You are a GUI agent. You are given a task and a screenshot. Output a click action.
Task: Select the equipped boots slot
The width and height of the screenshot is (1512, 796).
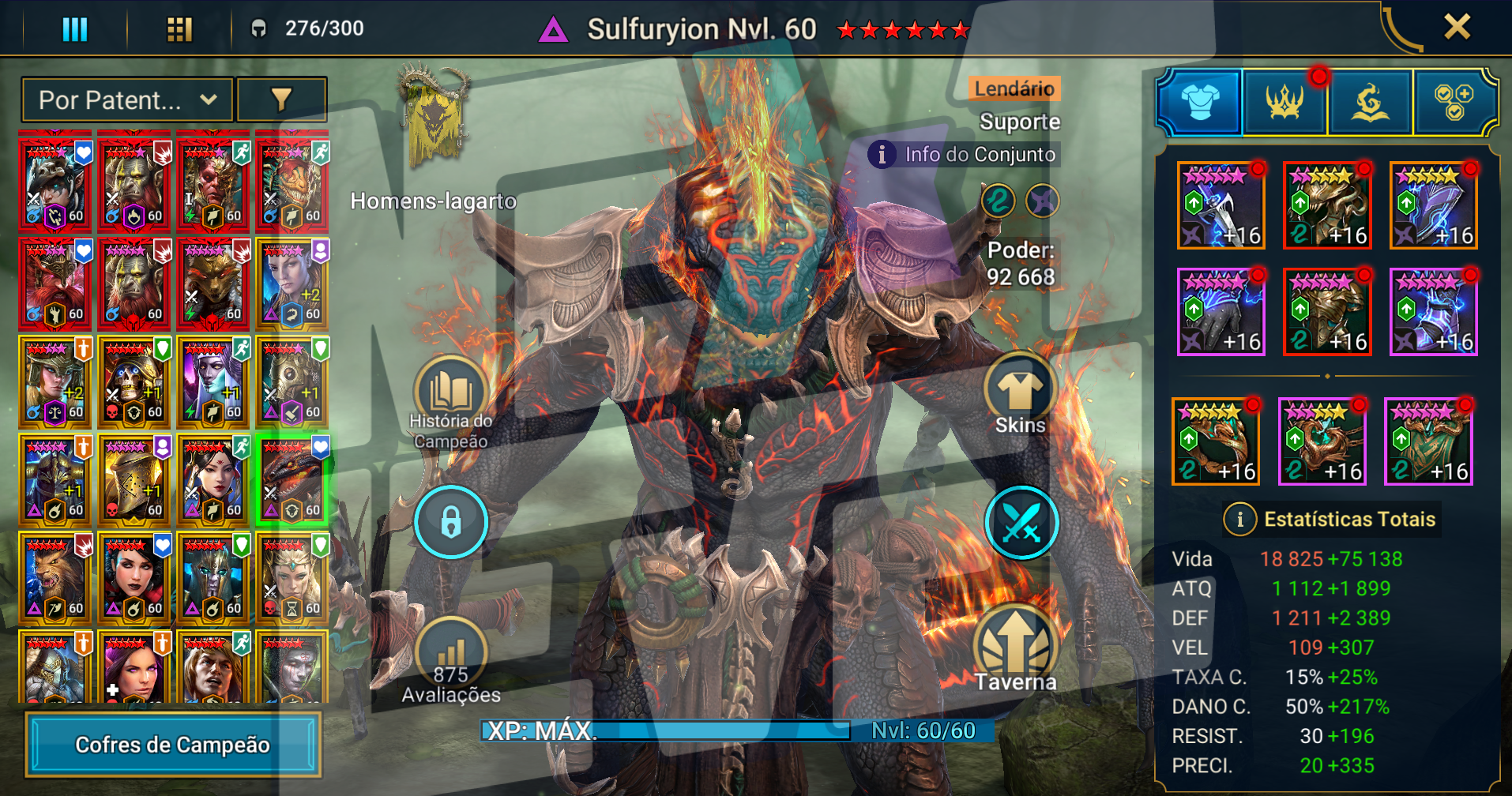tap(1433, 311)
